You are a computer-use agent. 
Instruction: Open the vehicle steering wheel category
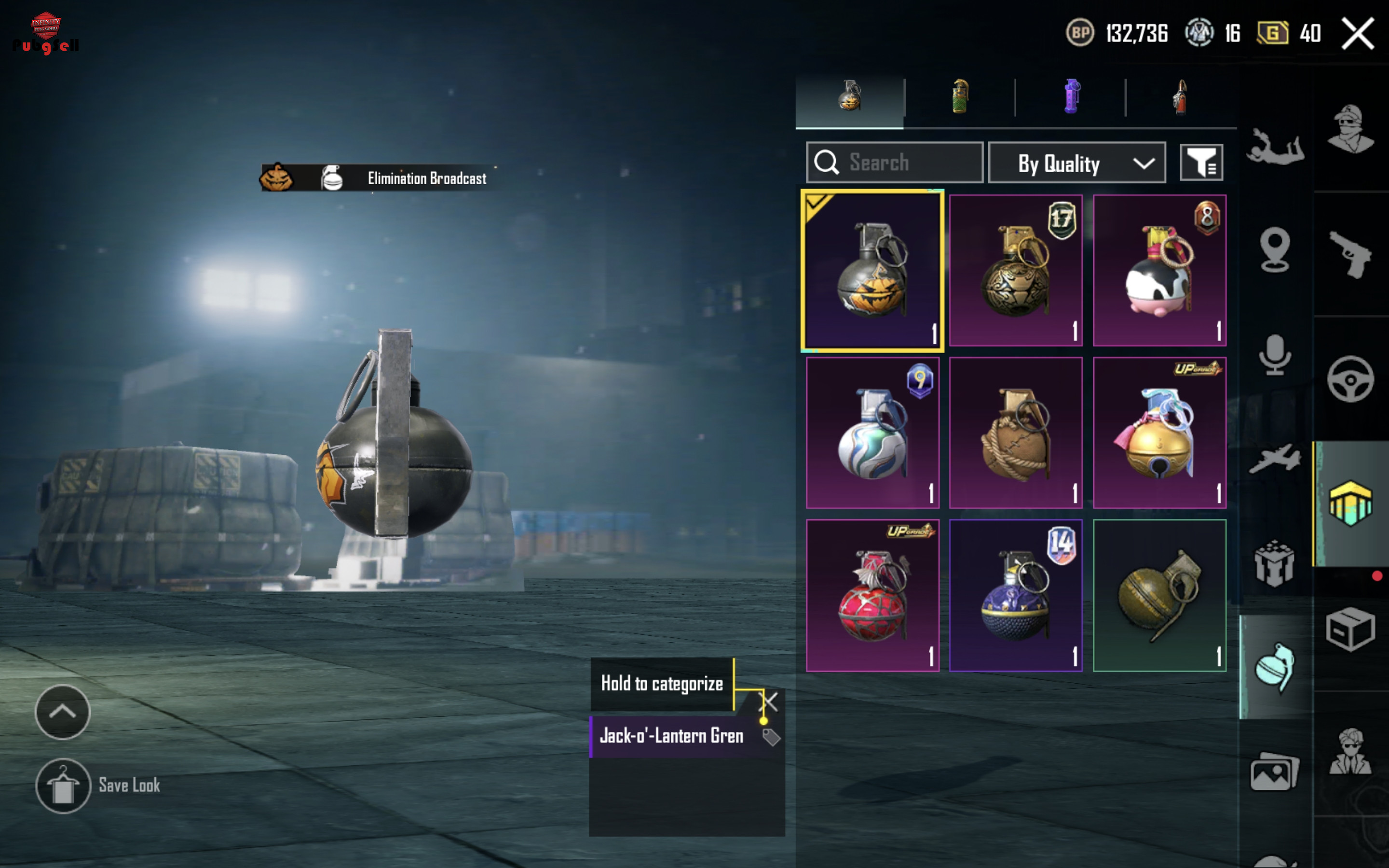pos(1350,380)
